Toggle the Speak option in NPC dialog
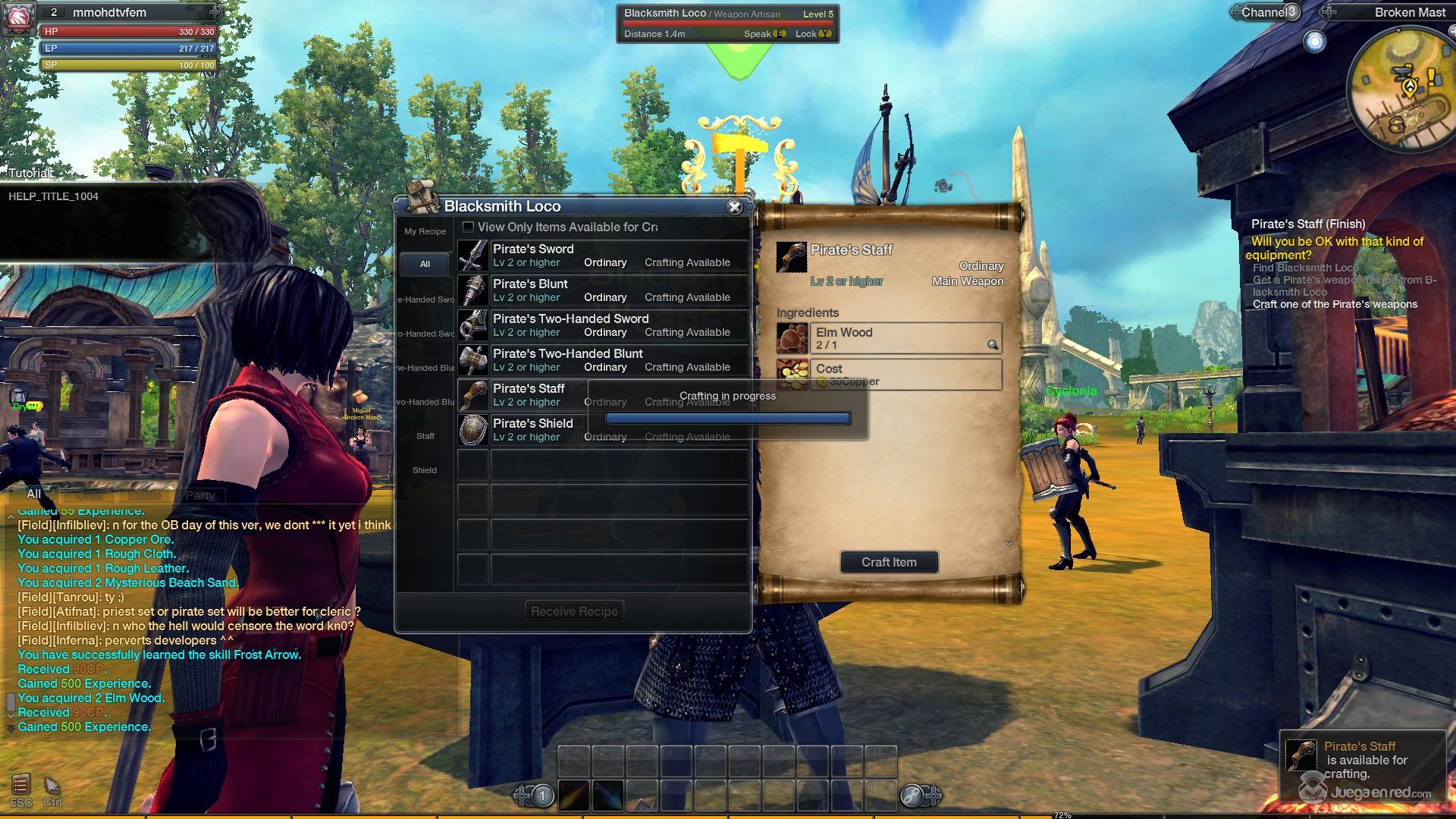The width and height of the screenshot is (1456, 819). tap(781, 34)
